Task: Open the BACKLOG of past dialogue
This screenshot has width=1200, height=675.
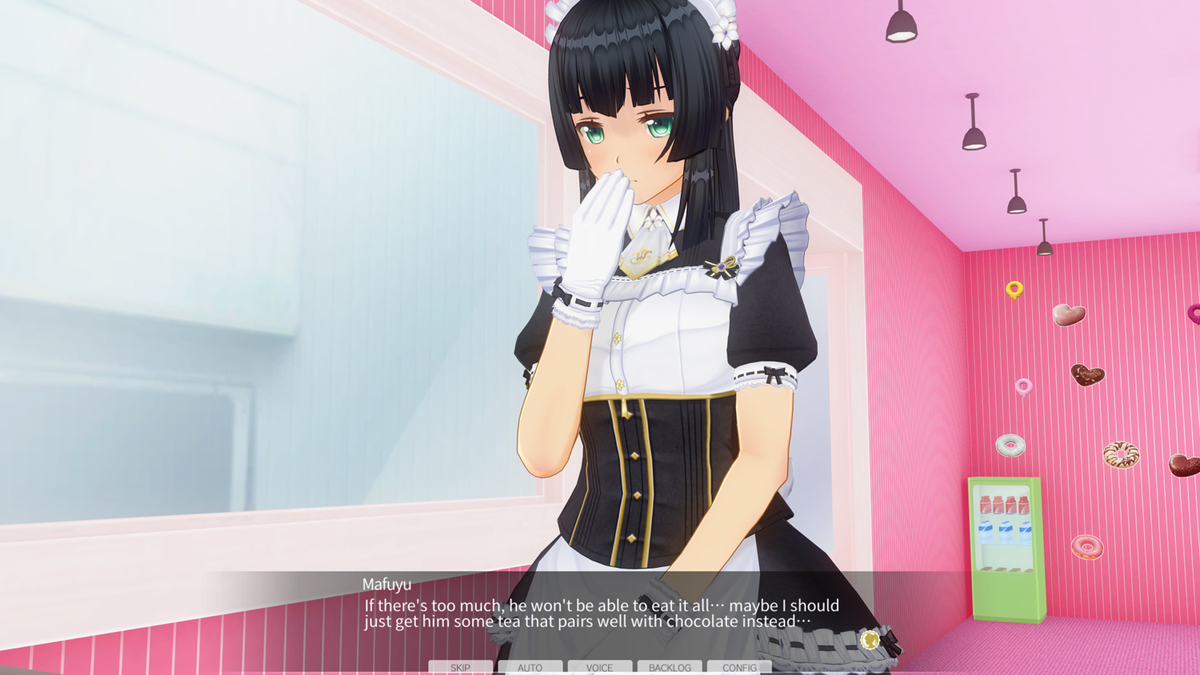Action: (x=669, y=667)
